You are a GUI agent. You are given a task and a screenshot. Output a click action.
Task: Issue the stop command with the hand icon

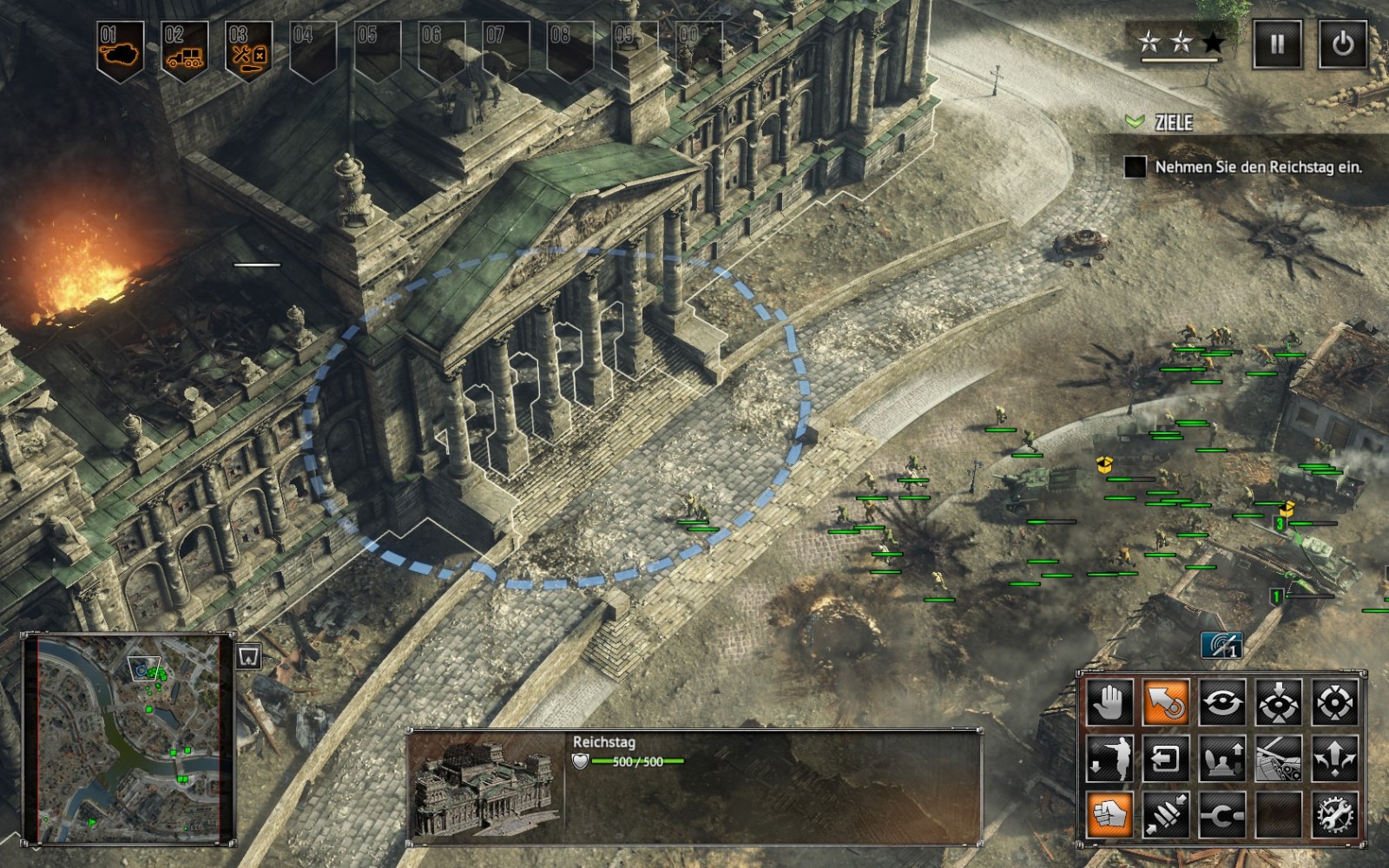tap(1109, 701)
